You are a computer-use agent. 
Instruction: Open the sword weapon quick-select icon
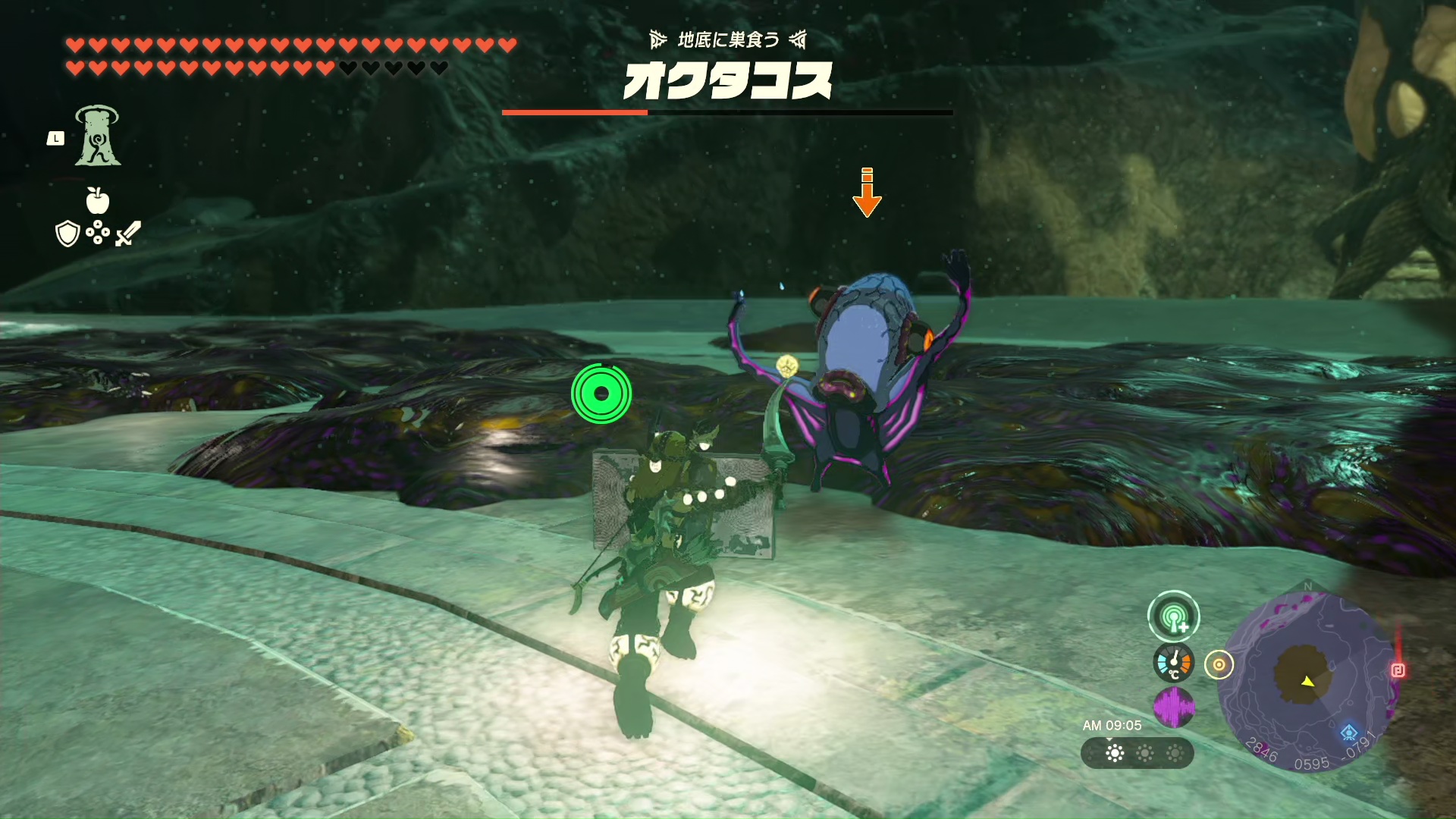coord(127,234)
